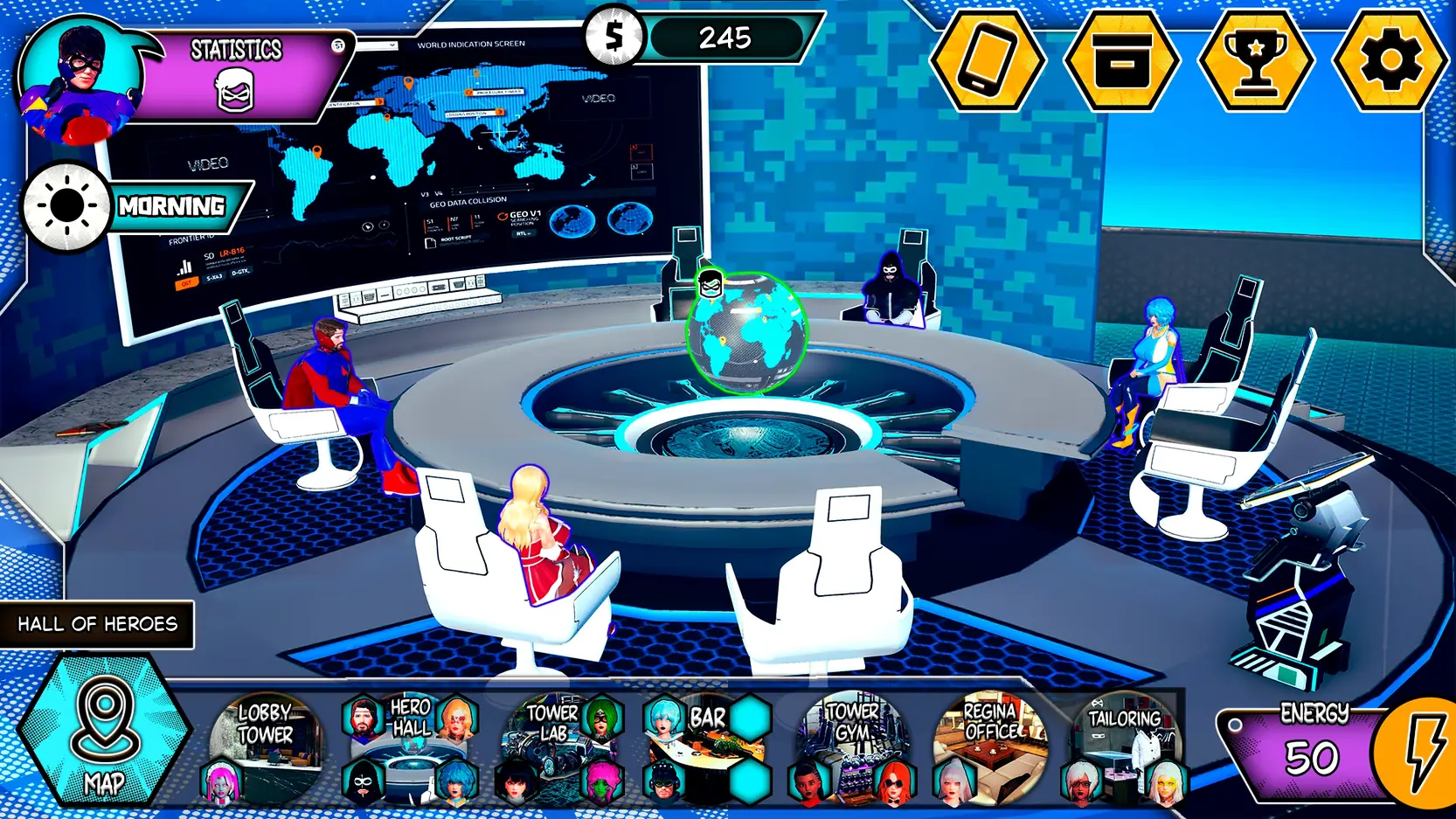Select the highlighted globe on the table

pos(745,333)
